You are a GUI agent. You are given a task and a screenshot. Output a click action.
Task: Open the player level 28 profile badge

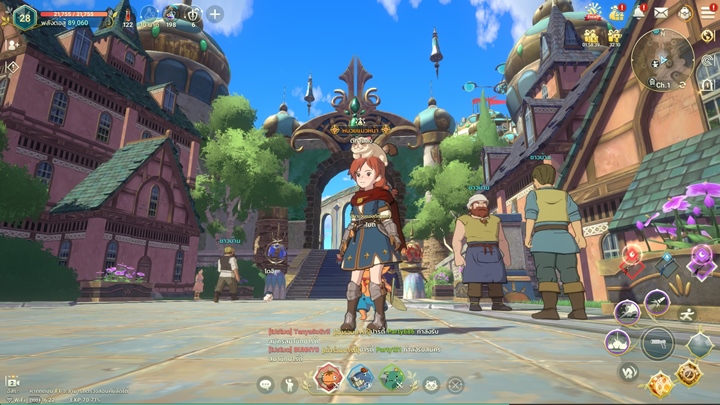click(x=25, y=14)
